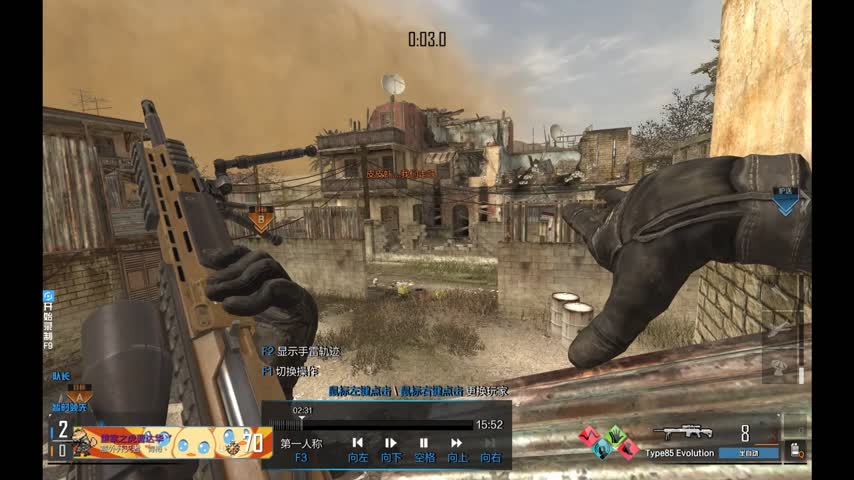Viewport: 854px width, 480px height.
Task: Seek along the replay timeline bar
Action: pyautogui.click(x=380, y=425)
